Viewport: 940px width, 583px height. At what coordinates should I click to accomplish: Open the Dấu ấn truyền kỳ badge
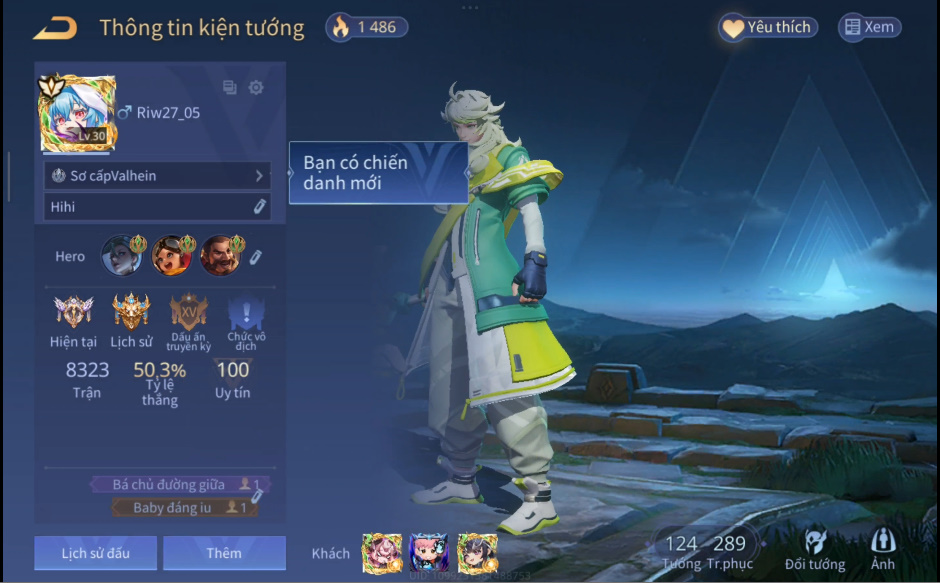(x=188, y=312)
